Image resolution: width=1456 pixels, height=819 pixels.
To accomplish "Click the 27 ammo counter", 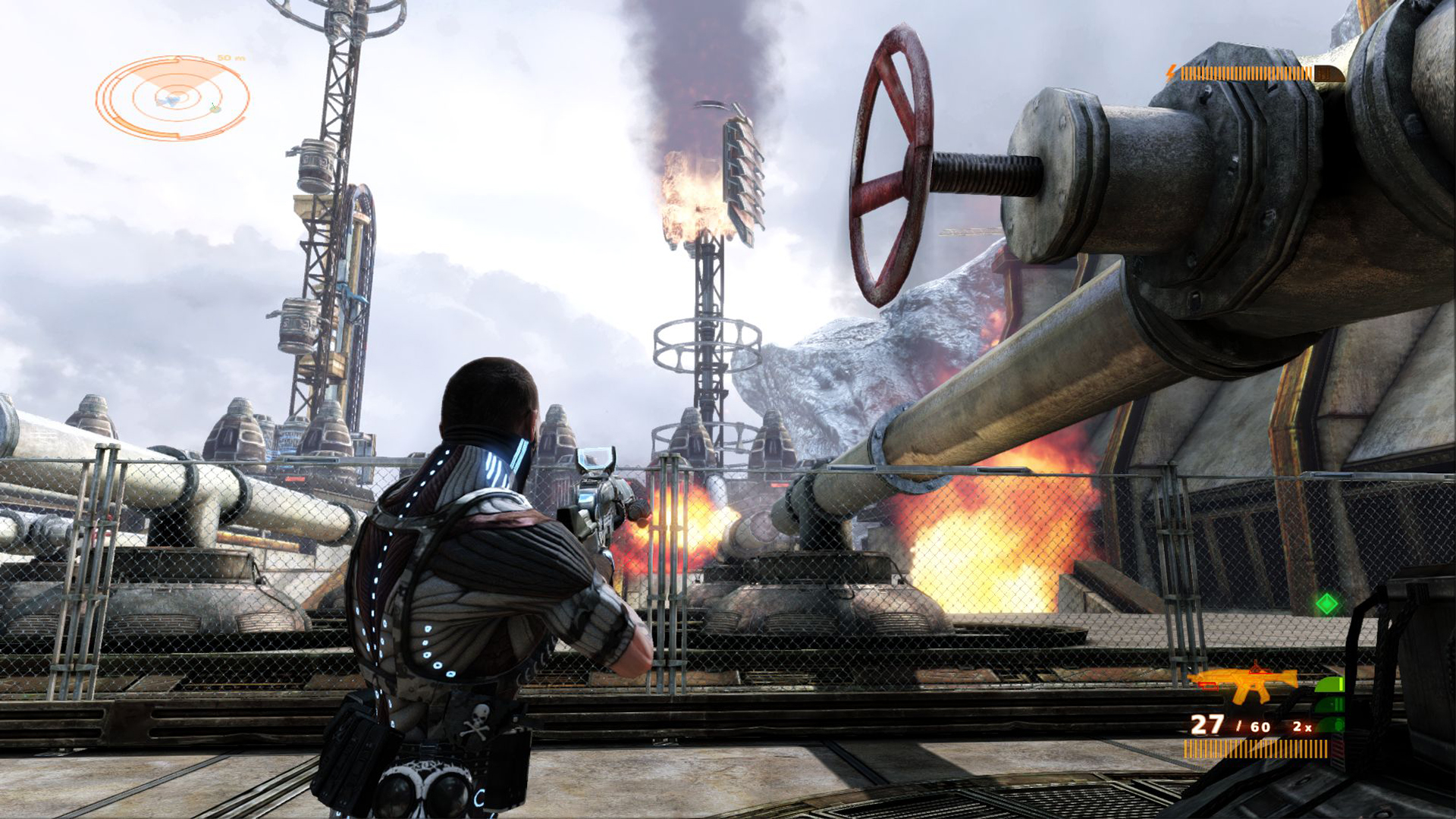I will pyautogui.click(x=1207, y=726).
